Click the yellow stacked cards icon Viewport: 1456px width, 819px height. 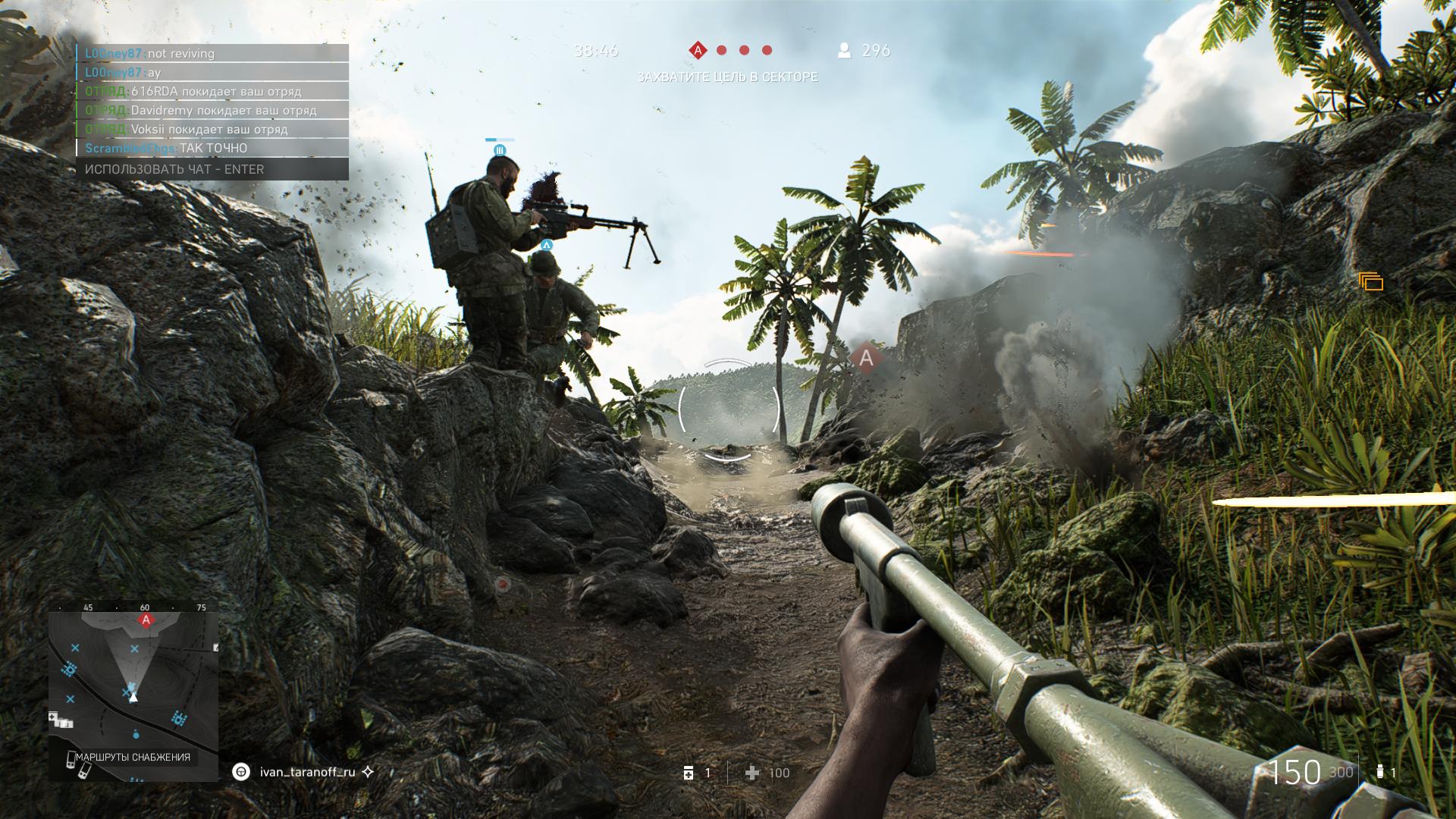1371,282
